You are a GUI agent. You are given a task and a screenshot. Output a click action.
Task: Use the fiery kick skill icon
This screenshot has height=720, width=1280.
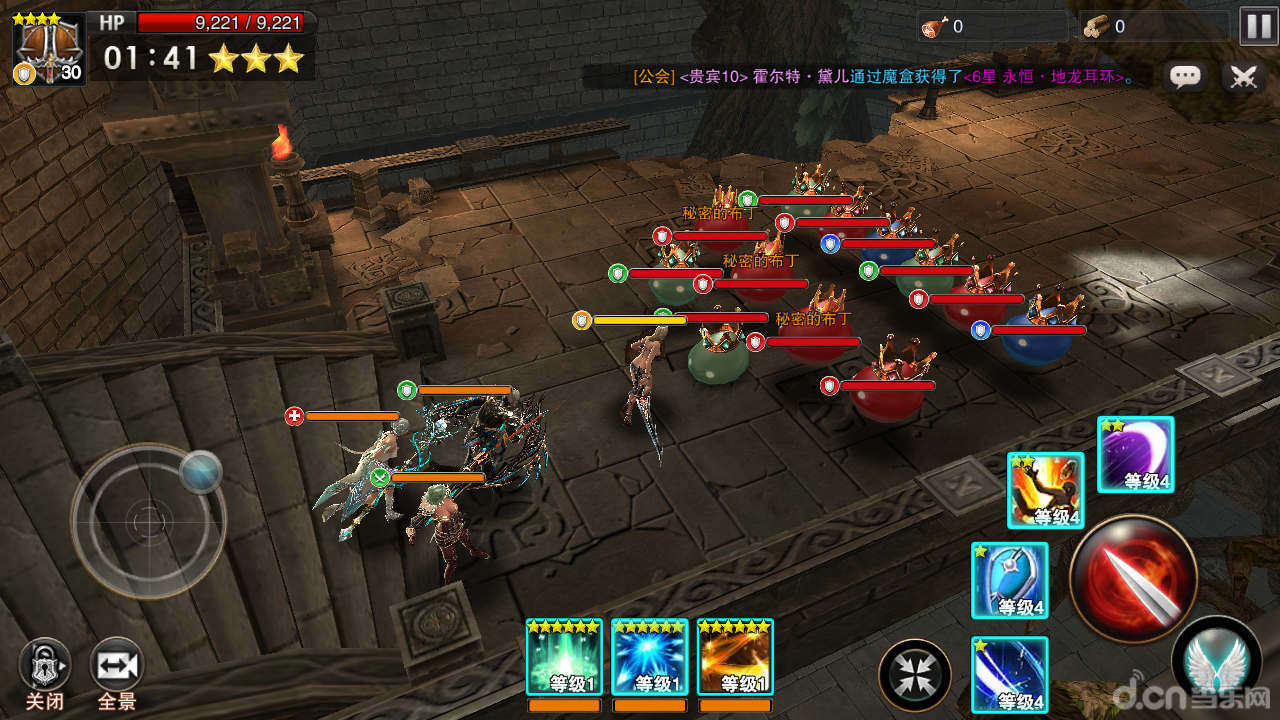[1046, 490]
